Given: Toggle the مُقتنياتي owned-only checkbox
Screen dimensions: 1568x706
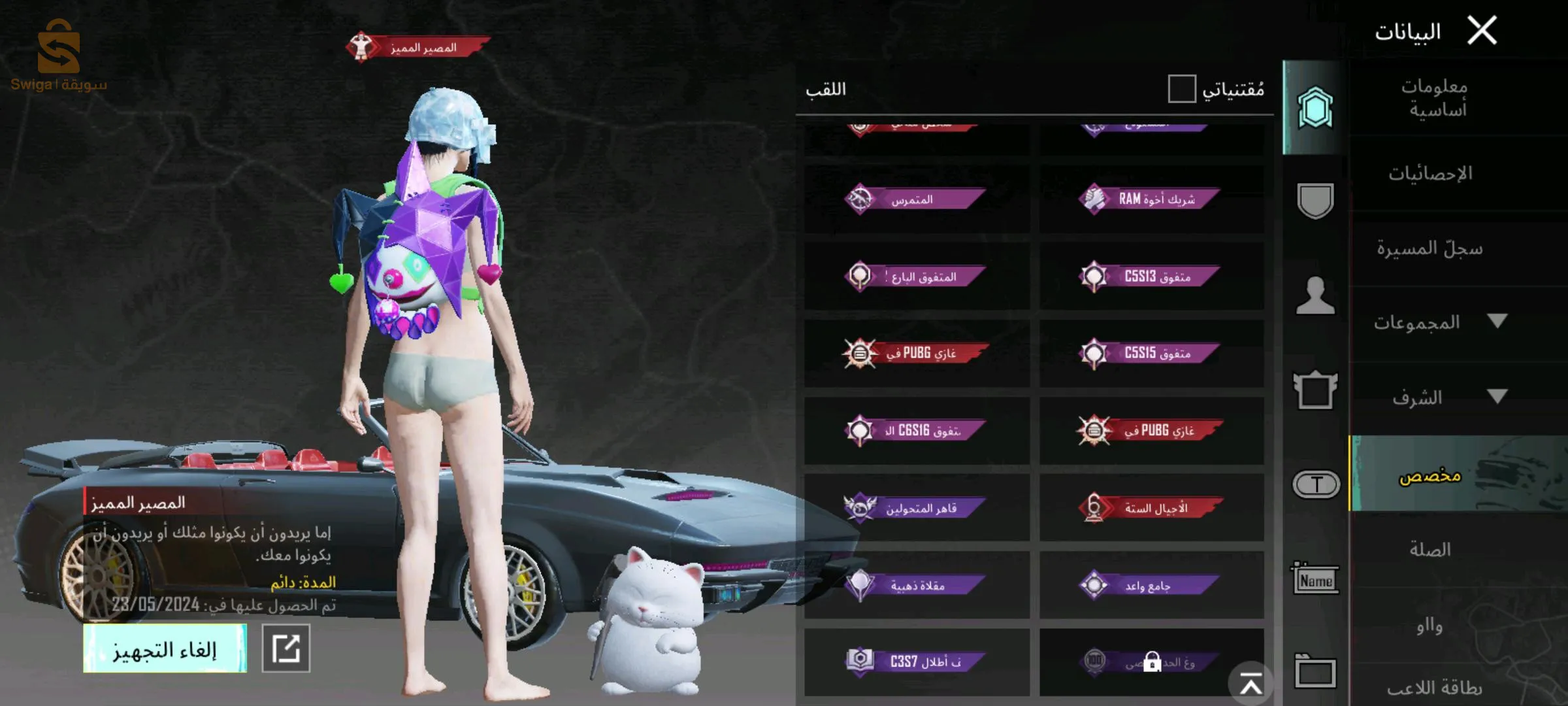Looking at the screenshot, I should [x=1182, y=89].
